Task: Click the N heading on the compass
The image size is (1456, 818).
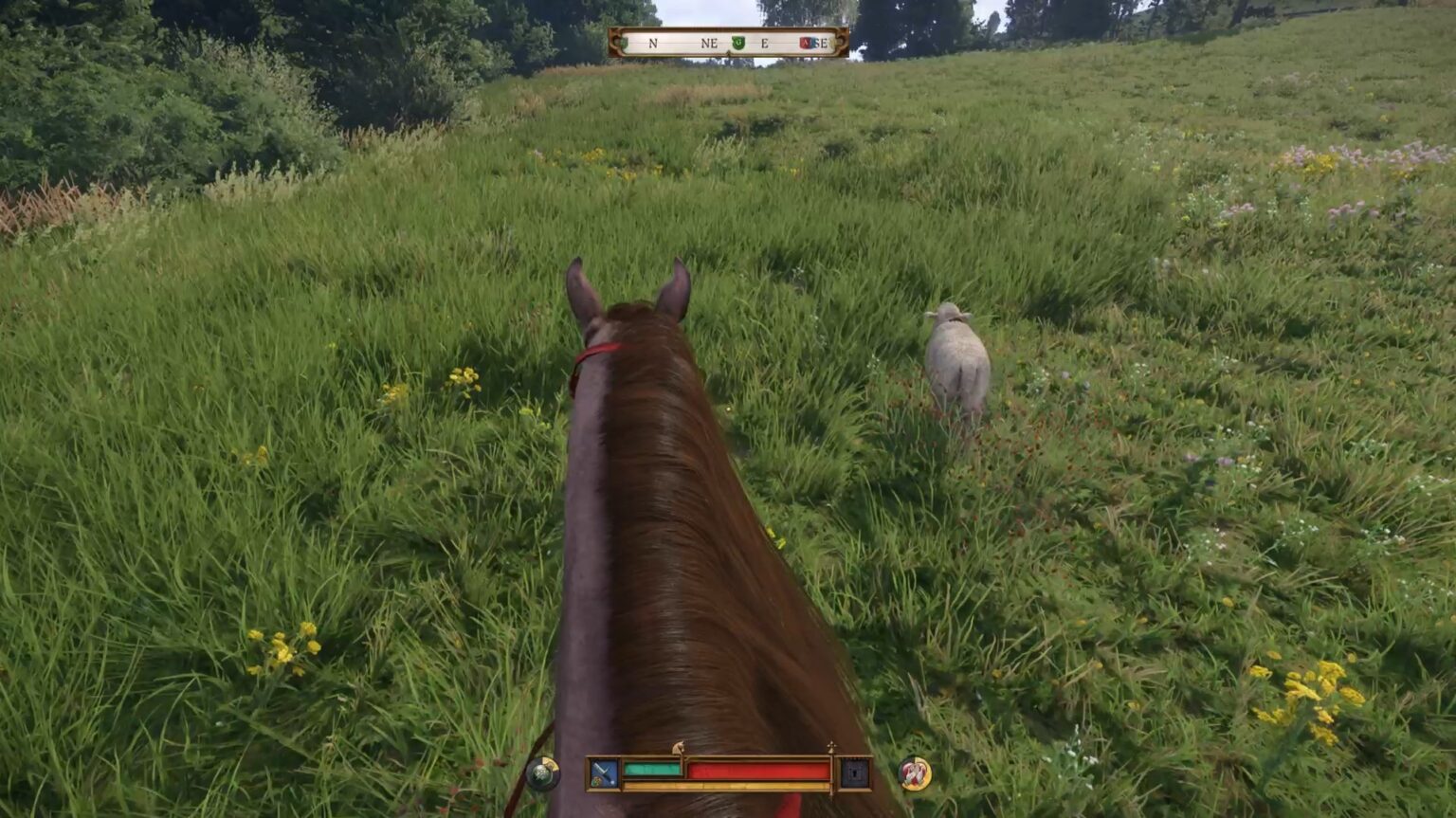Action: 652,42
